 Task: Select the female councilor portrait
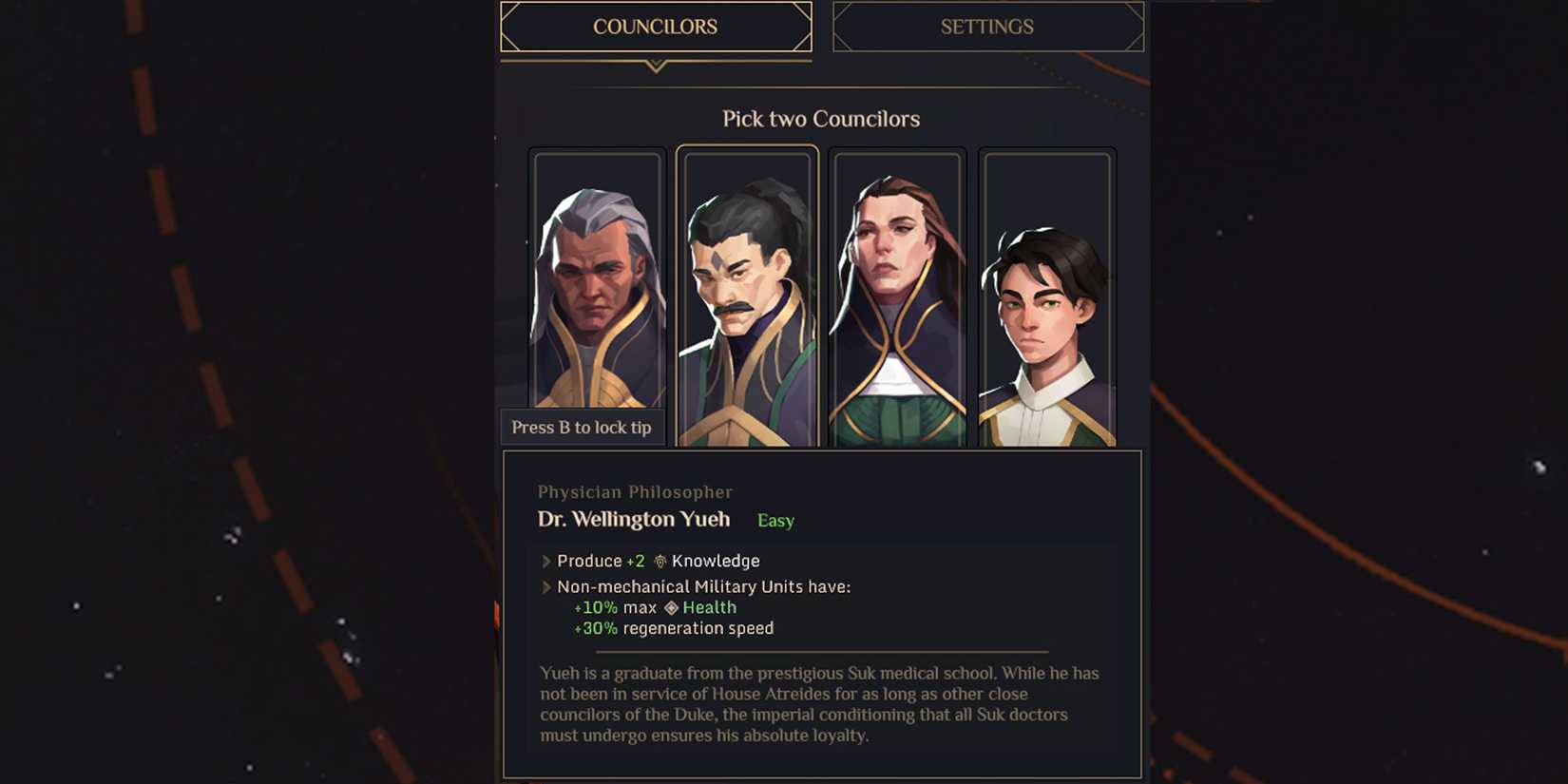(897, 285)
